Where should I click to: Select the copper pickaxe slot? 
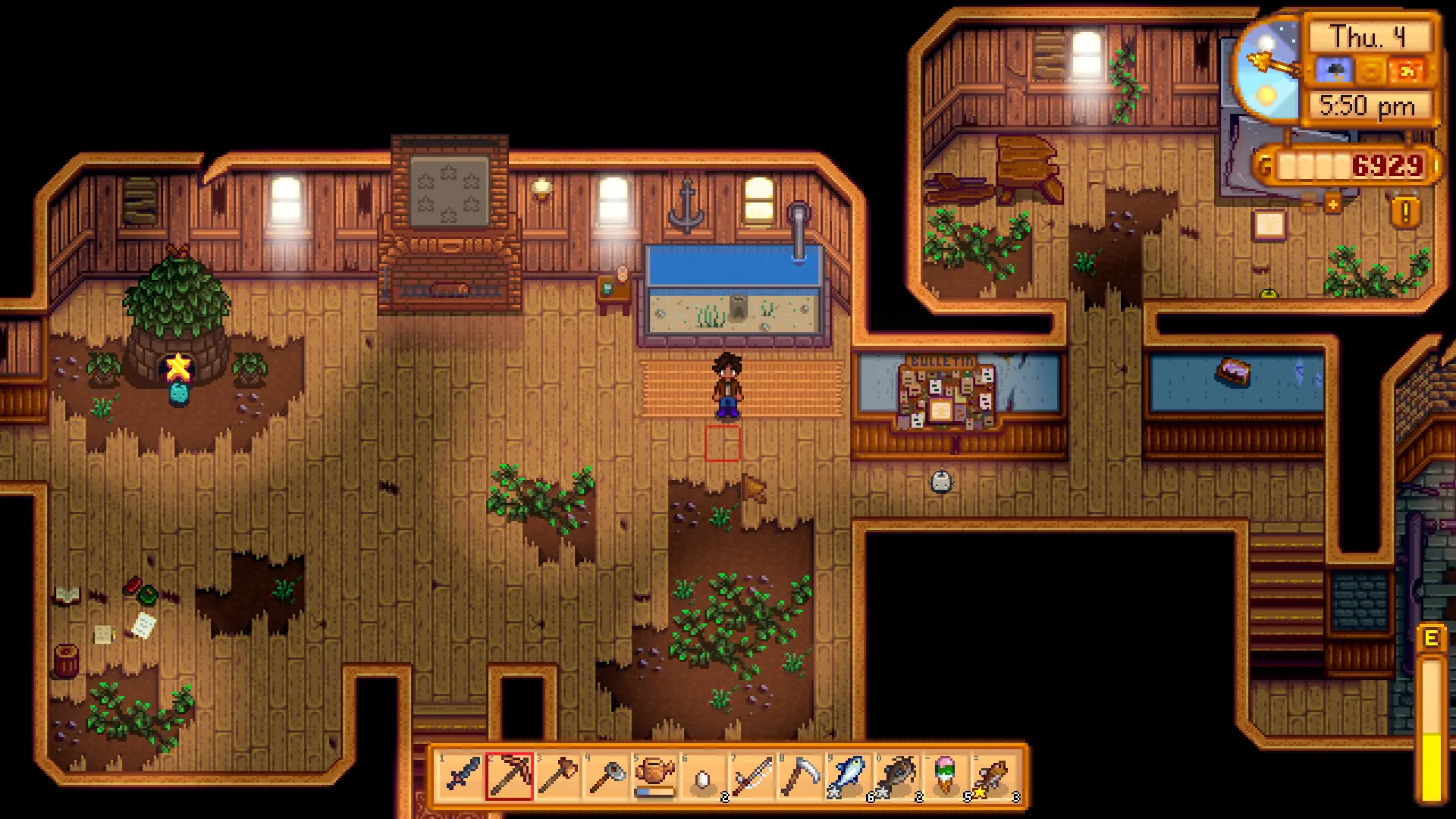[510, 777]
